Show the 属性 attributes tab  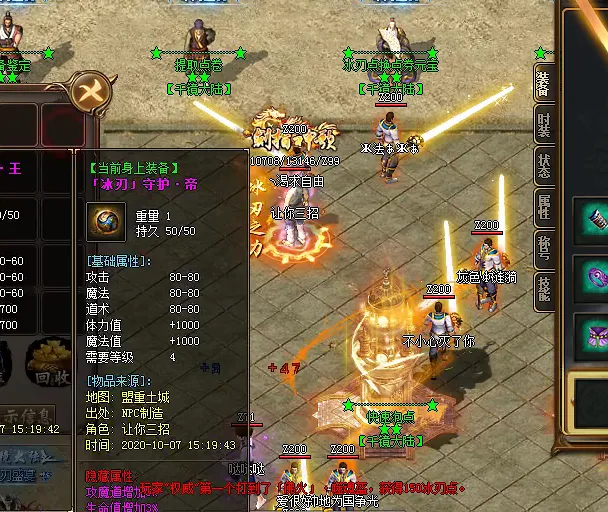tap(543, 207)
